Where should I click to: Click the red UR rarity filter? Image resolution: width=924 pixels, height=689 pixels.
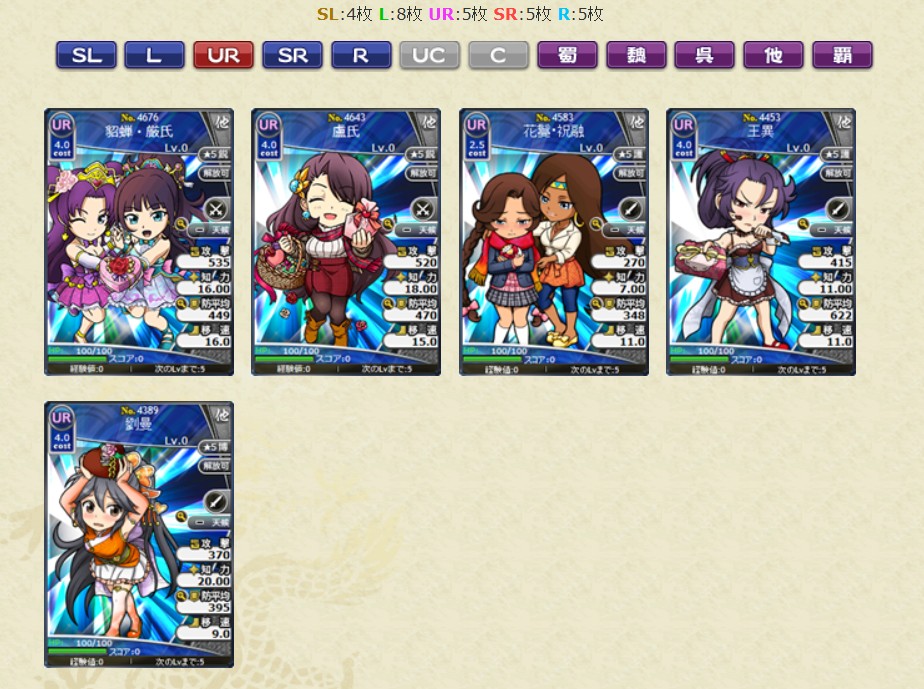[x=223, y=55]
